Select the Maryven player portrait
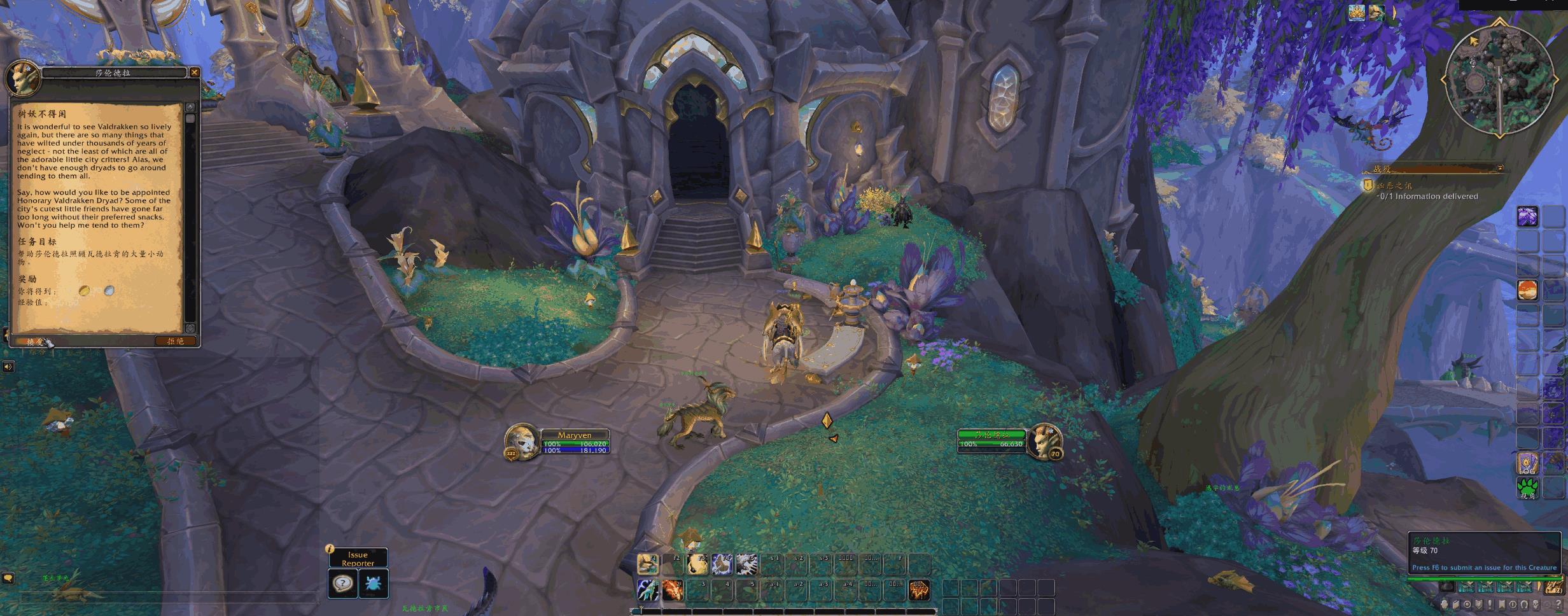 [x=521, y=441]
